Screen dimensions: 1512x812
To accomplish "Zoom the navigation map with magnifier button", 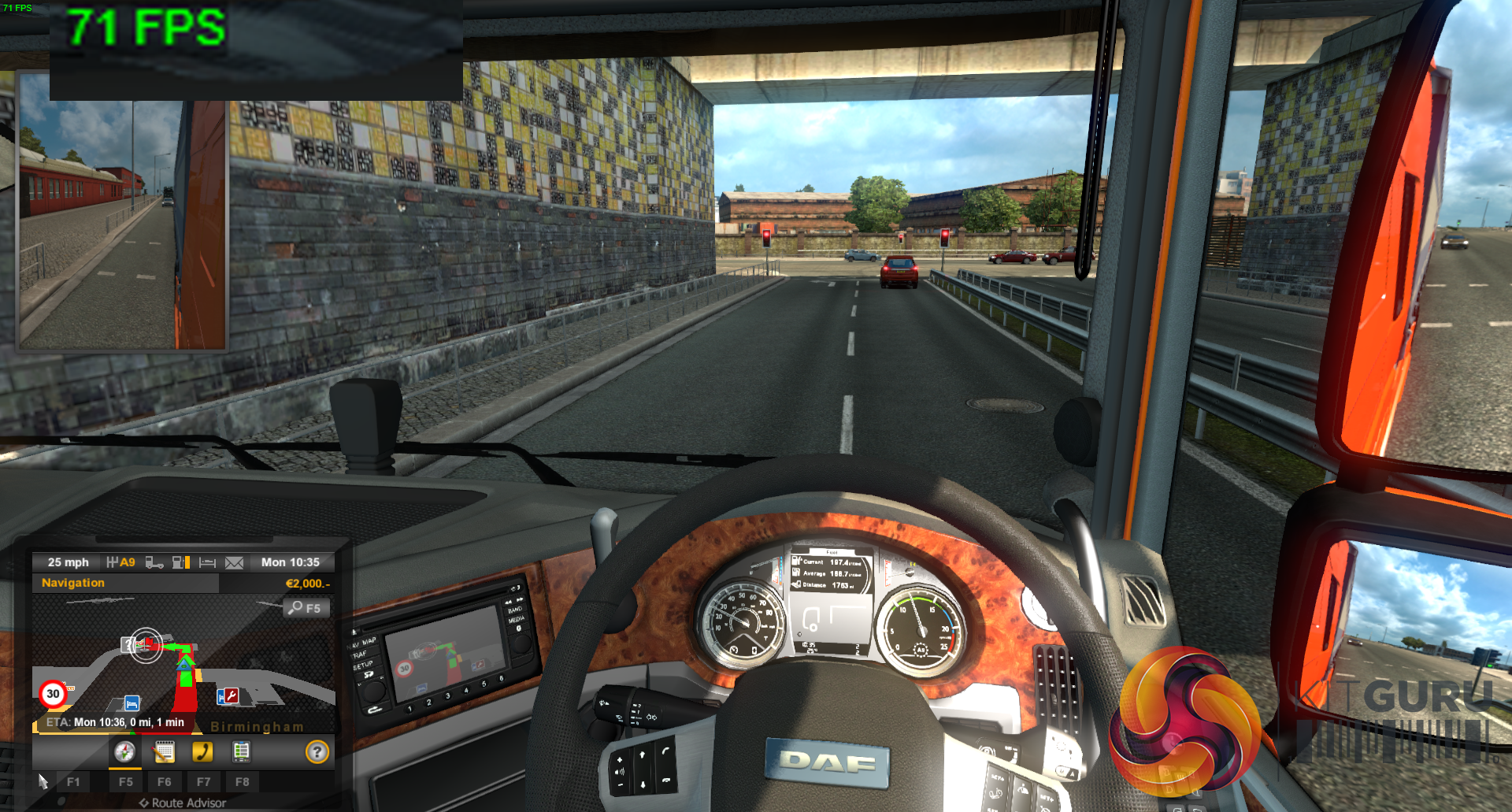I will [305, 608].
